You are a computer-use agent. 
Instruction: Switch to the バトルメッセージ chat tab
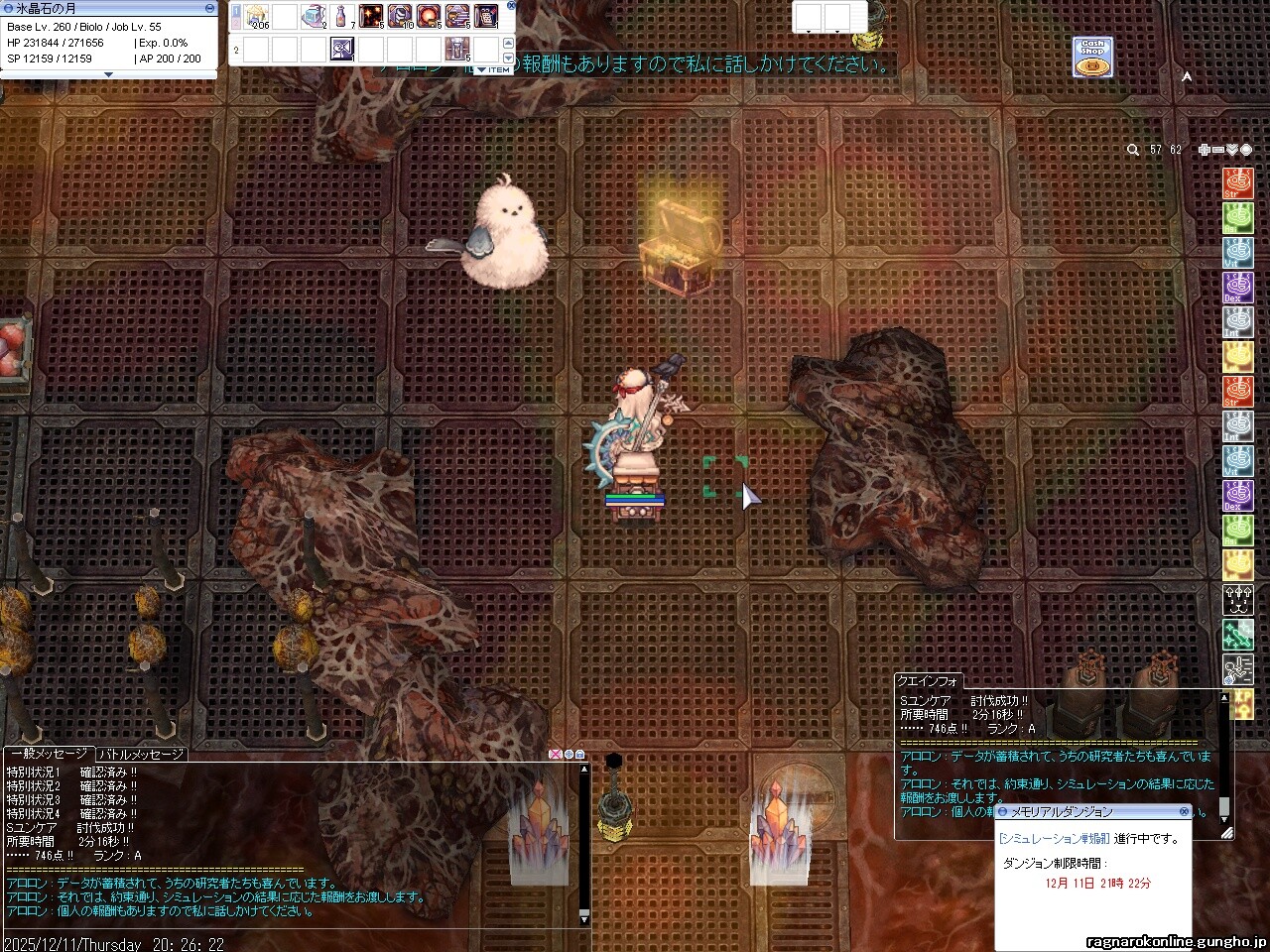(141, 755)
